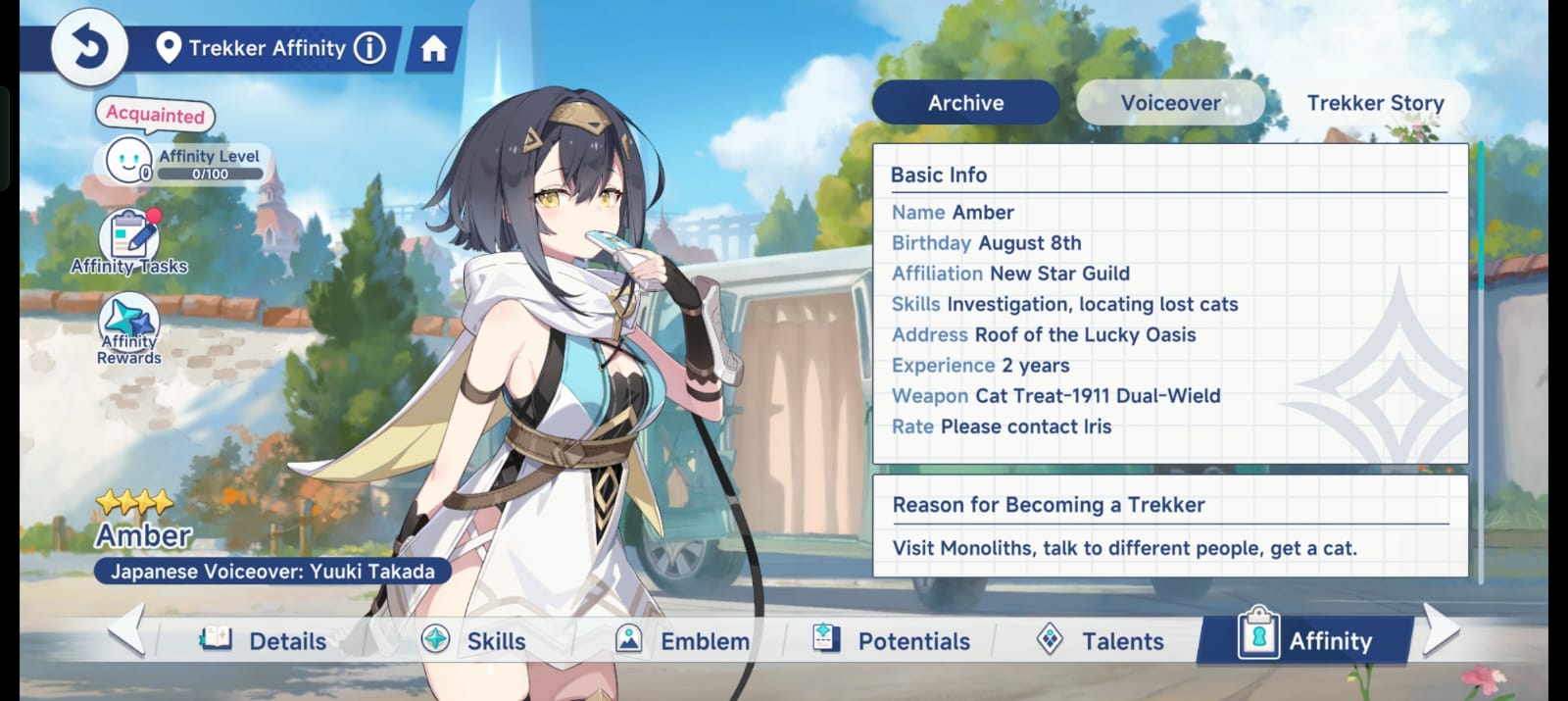The width and height of the screenshot is (1568, 701).
Task: Open the Trekker Story tab
Action: [1375, 103]
